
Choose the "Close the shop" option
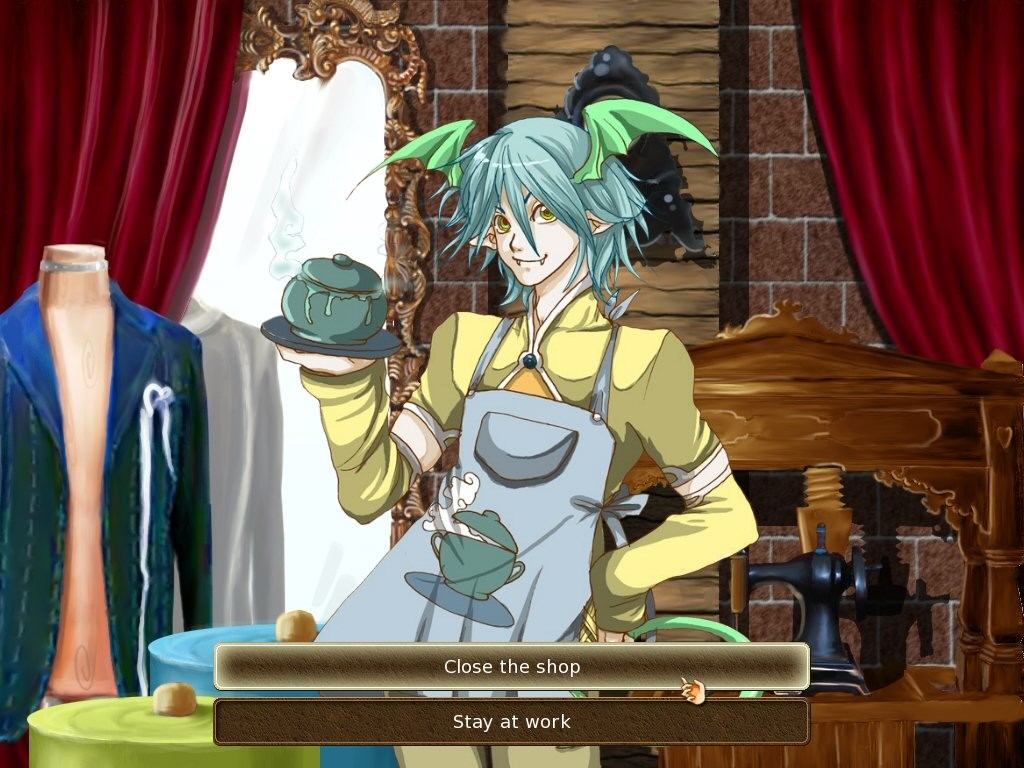click(511, 667)
